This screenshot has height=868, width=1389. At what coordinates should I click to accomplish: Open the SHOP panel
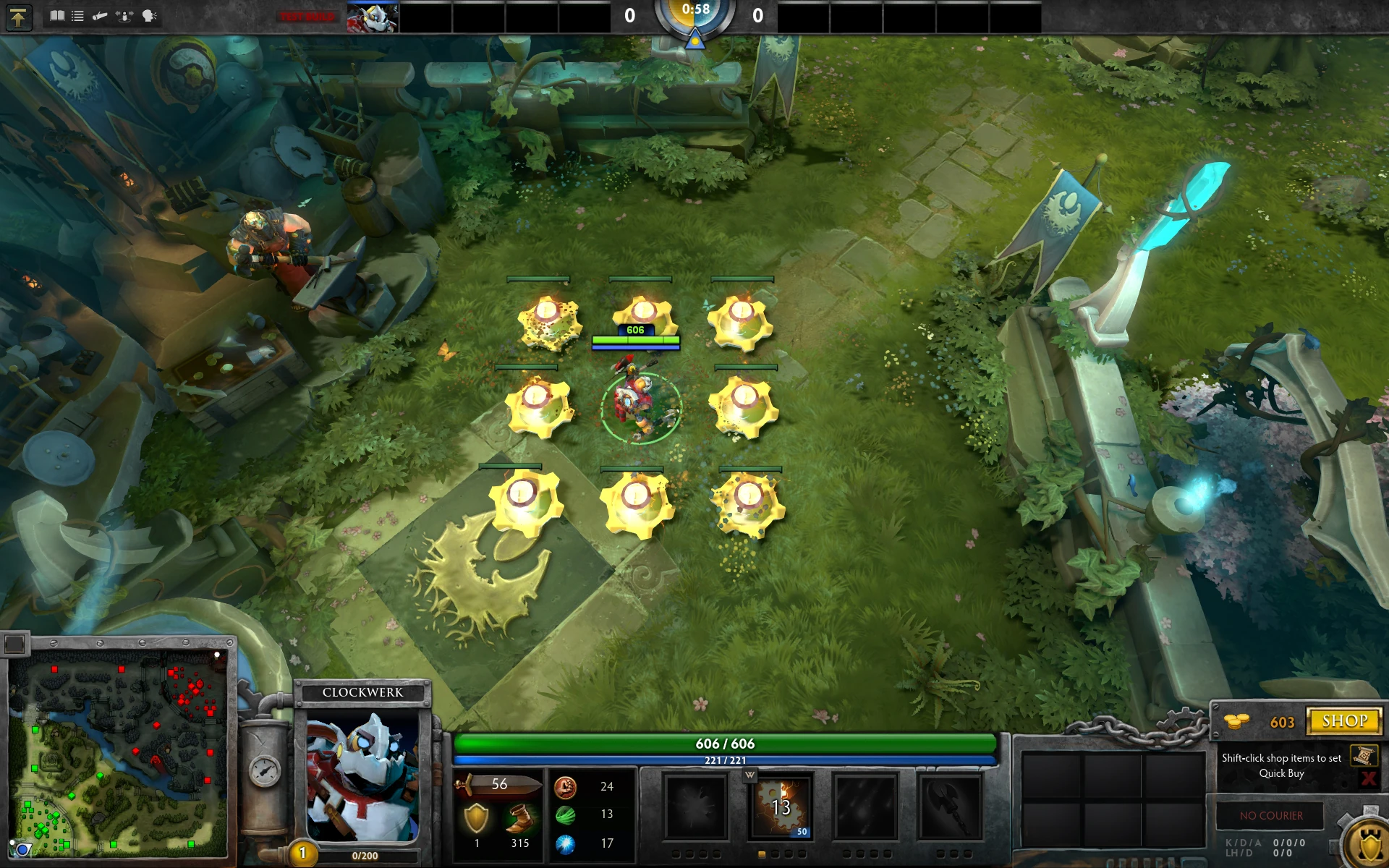[x=1343, y=720]
